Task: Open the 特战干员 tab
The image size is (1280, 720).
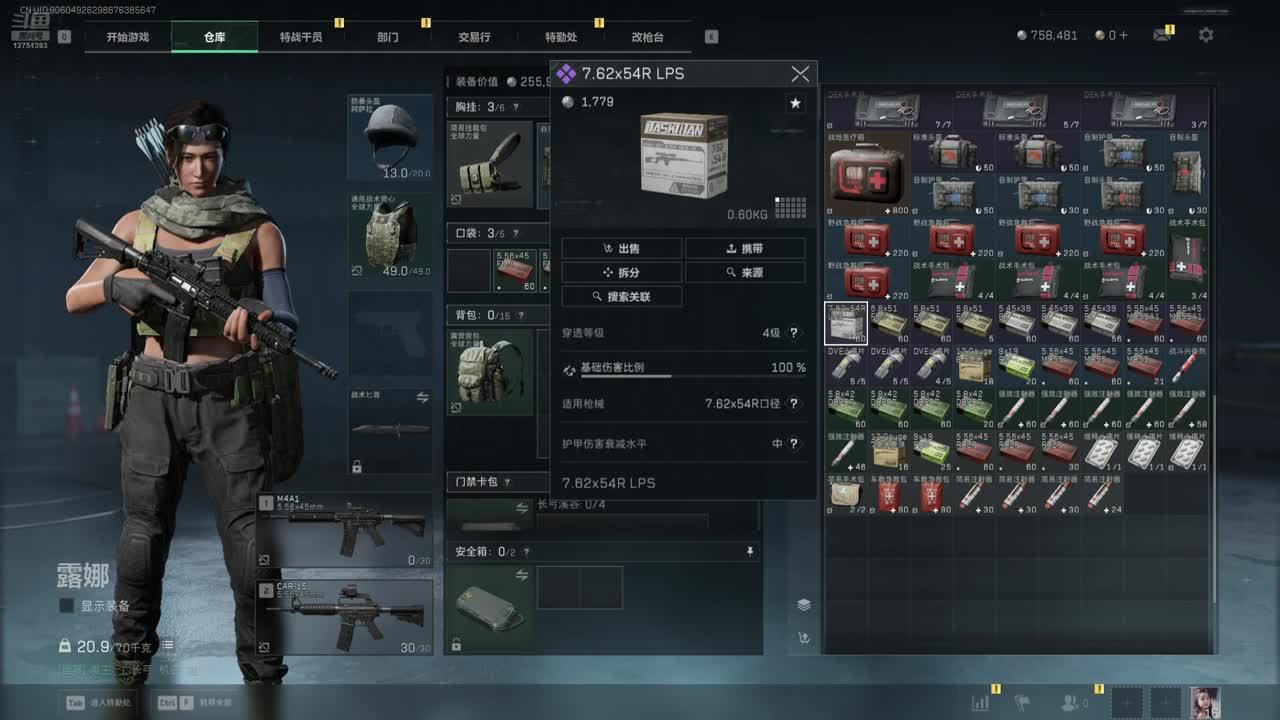Action: click(x=300, y=37)
